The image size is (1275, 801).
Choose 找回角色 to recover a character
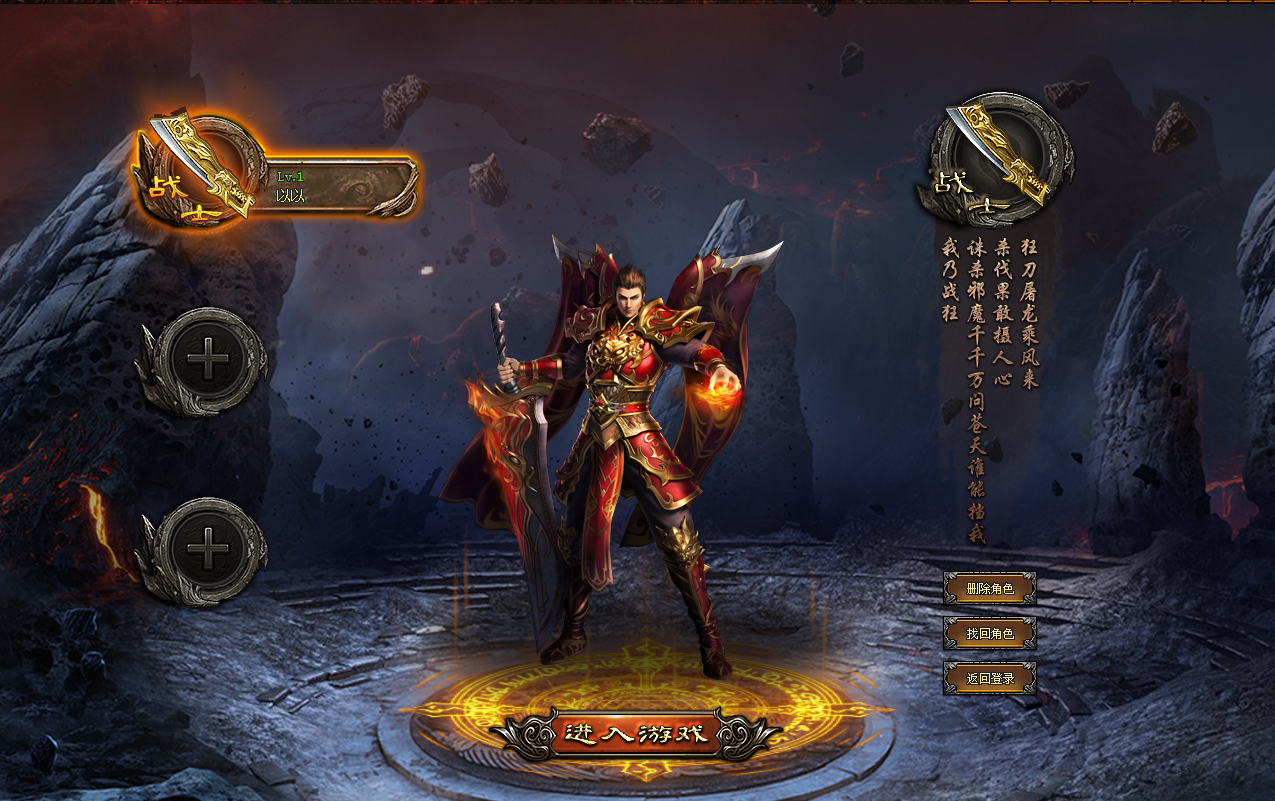pos(989,633)
